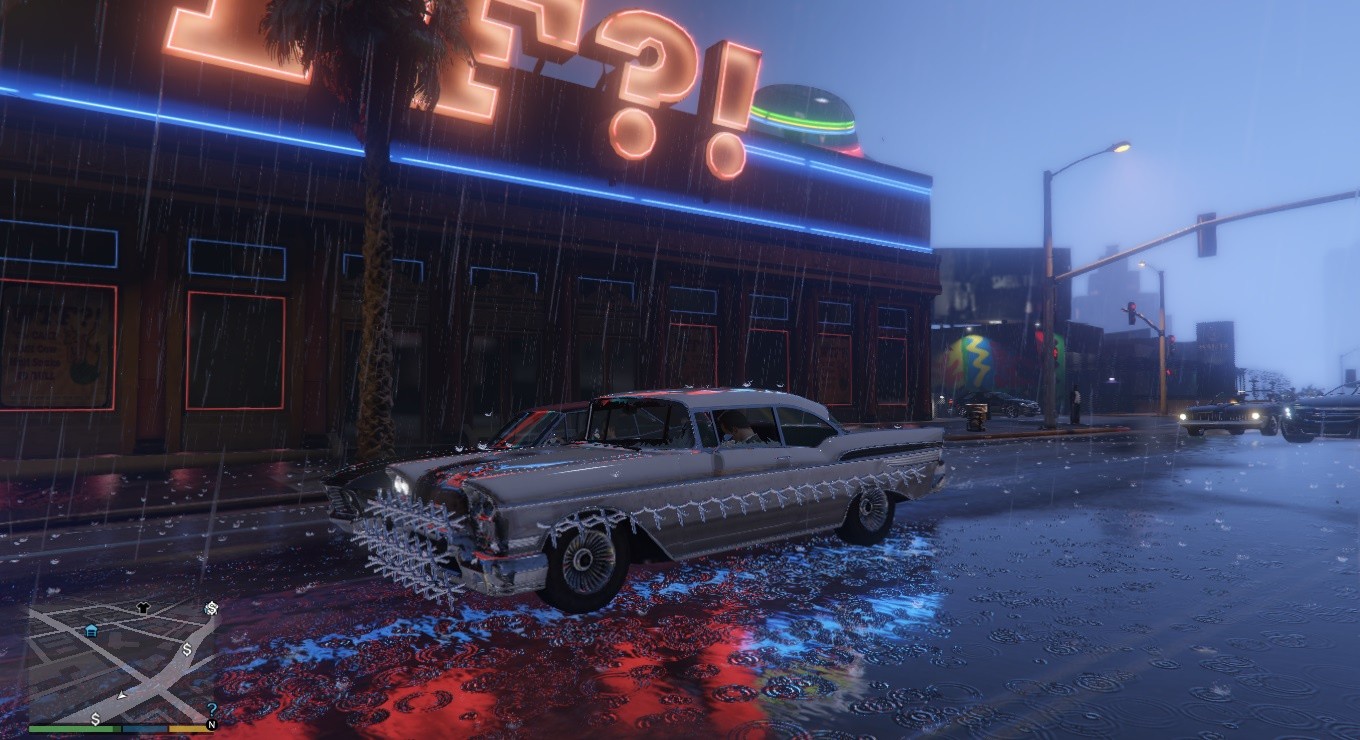Select the clothing store t-shirt marker
Screen dimensions: 1360x740
click(x=142, y=607)
